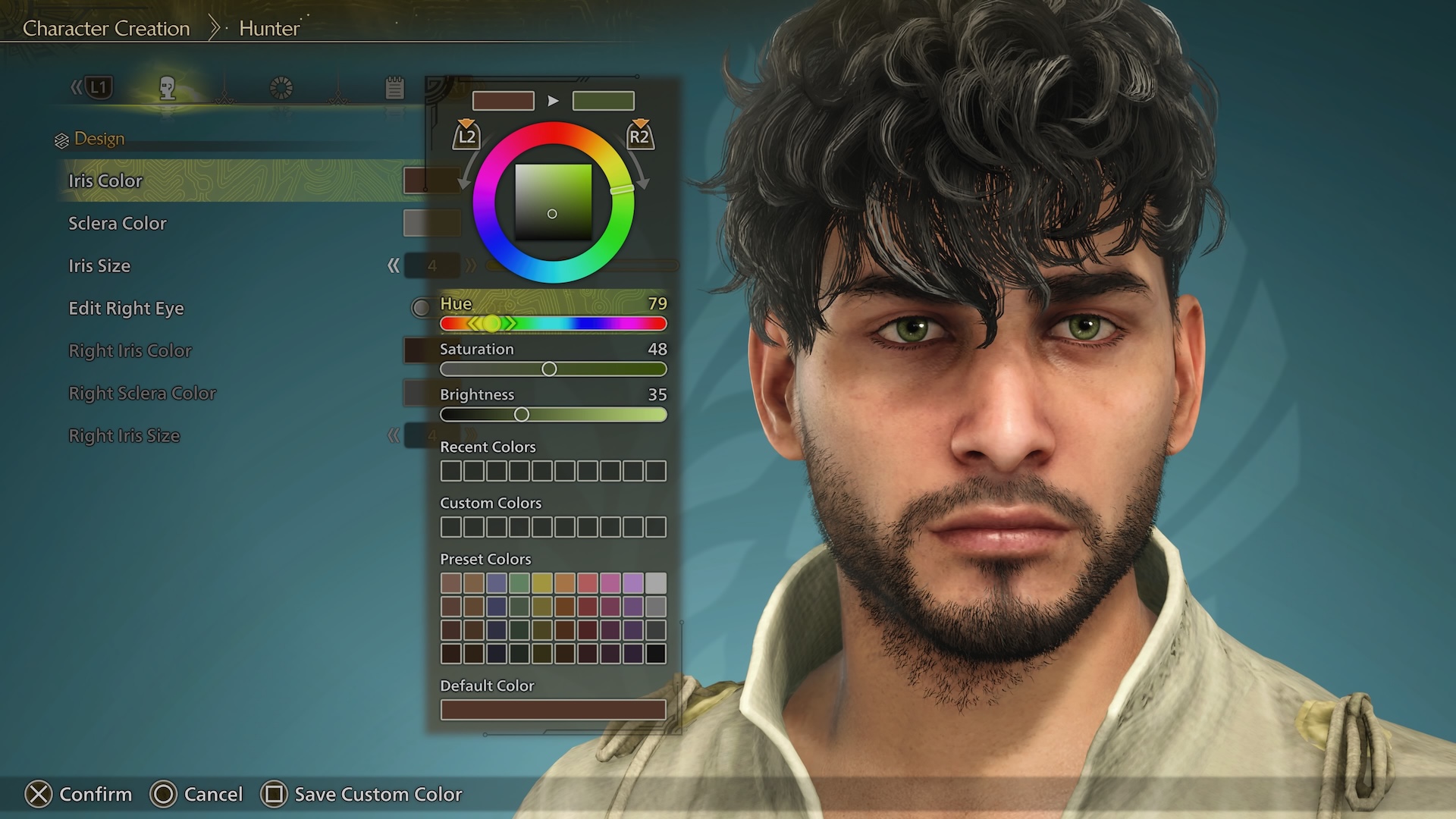Image resolution: width=1456 pixels, height=819 pixels.
Task: Open the notepad clipboard tab
Action: coord(394,89)
